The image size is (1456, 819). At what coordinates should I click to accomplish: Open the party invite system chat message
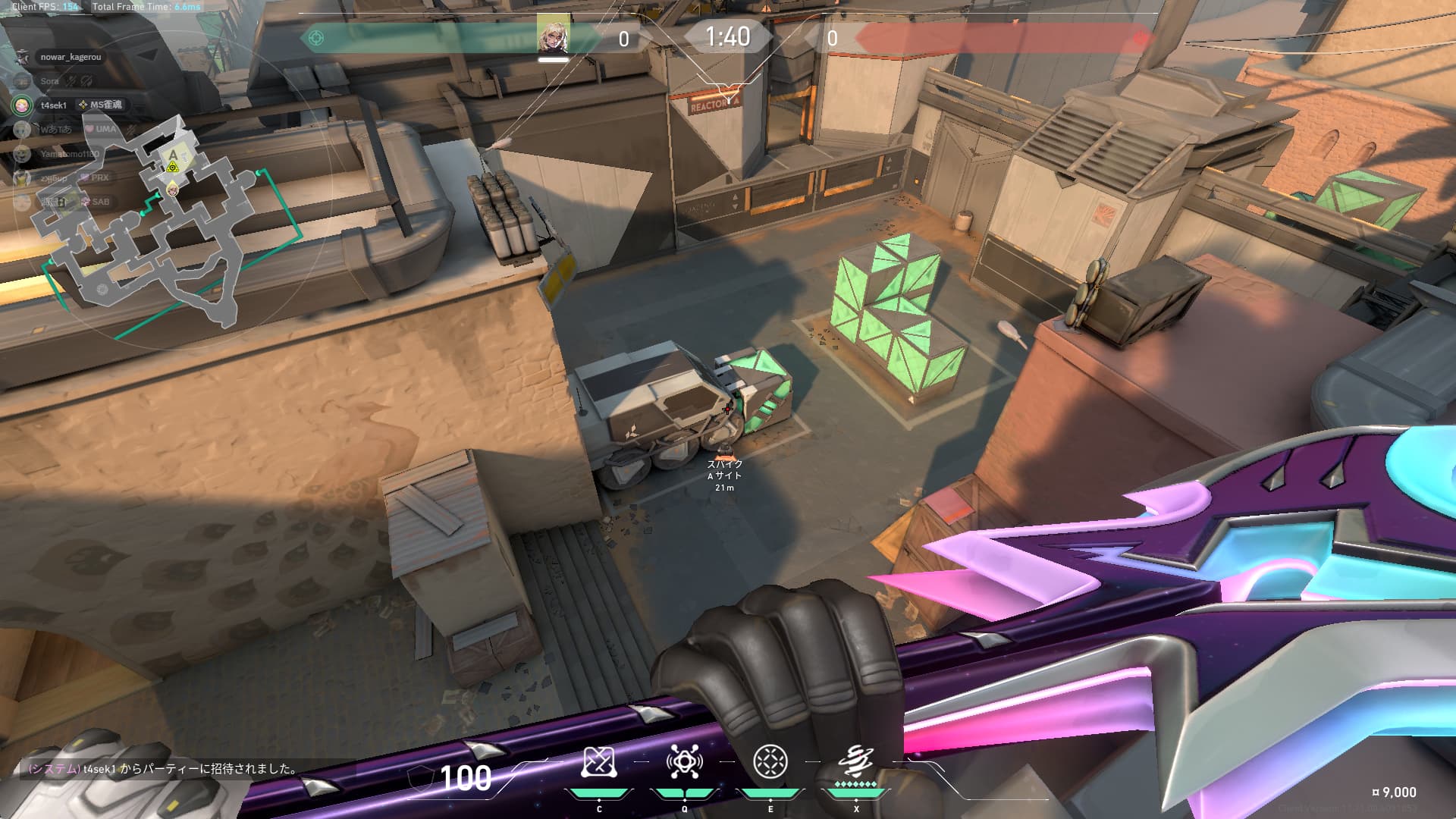tap(163, 769)
